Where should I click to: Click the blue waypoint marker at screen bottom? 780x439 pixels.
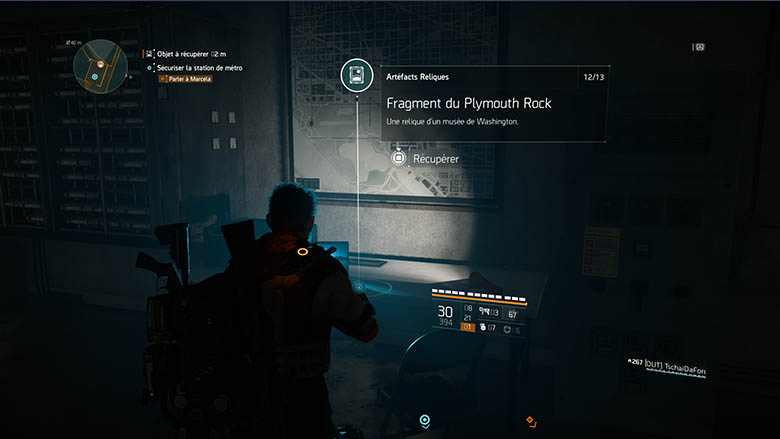pos(425,421)
